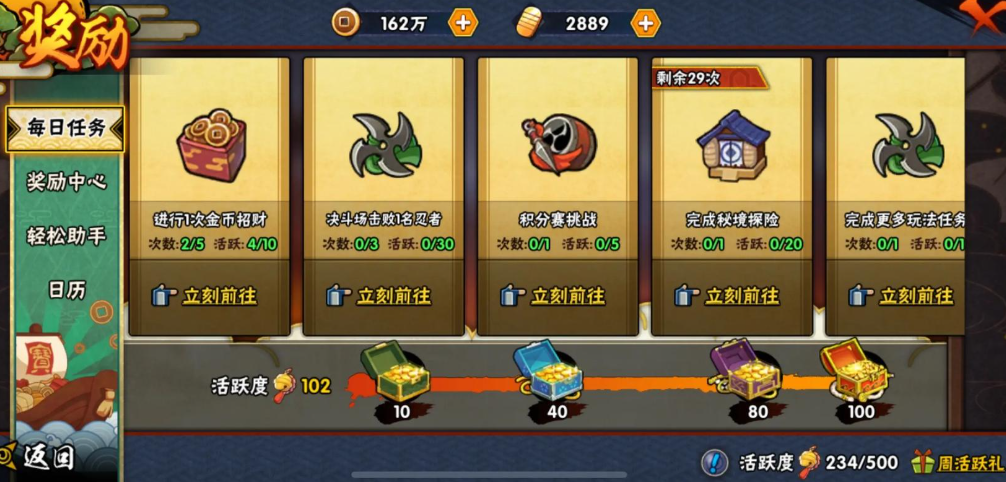
Task: Open the 奖励中心 tab
Action: [x=66, y=182]
